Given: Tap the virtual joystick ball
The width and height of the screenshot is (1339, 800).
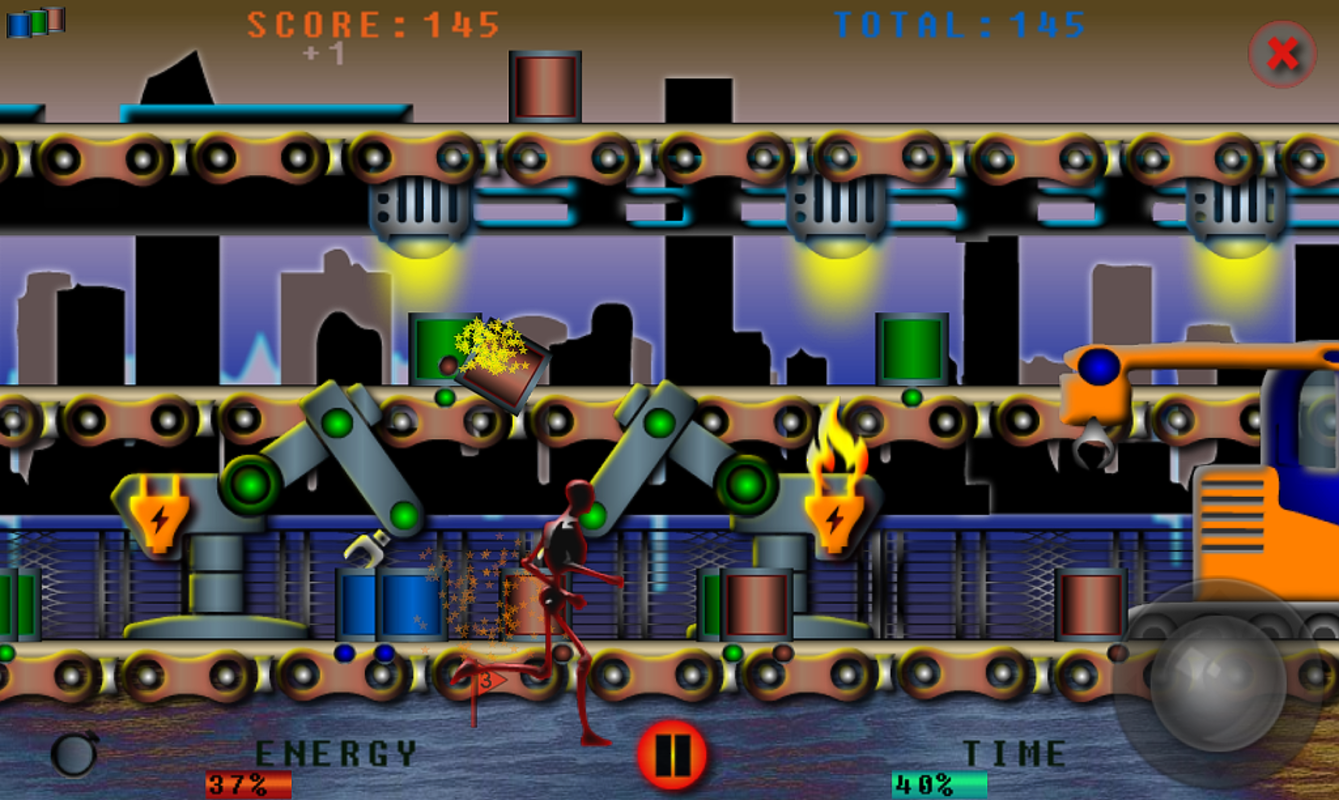Looking at the screenshot, I should pyautogui.click(x=1217, y=683).
